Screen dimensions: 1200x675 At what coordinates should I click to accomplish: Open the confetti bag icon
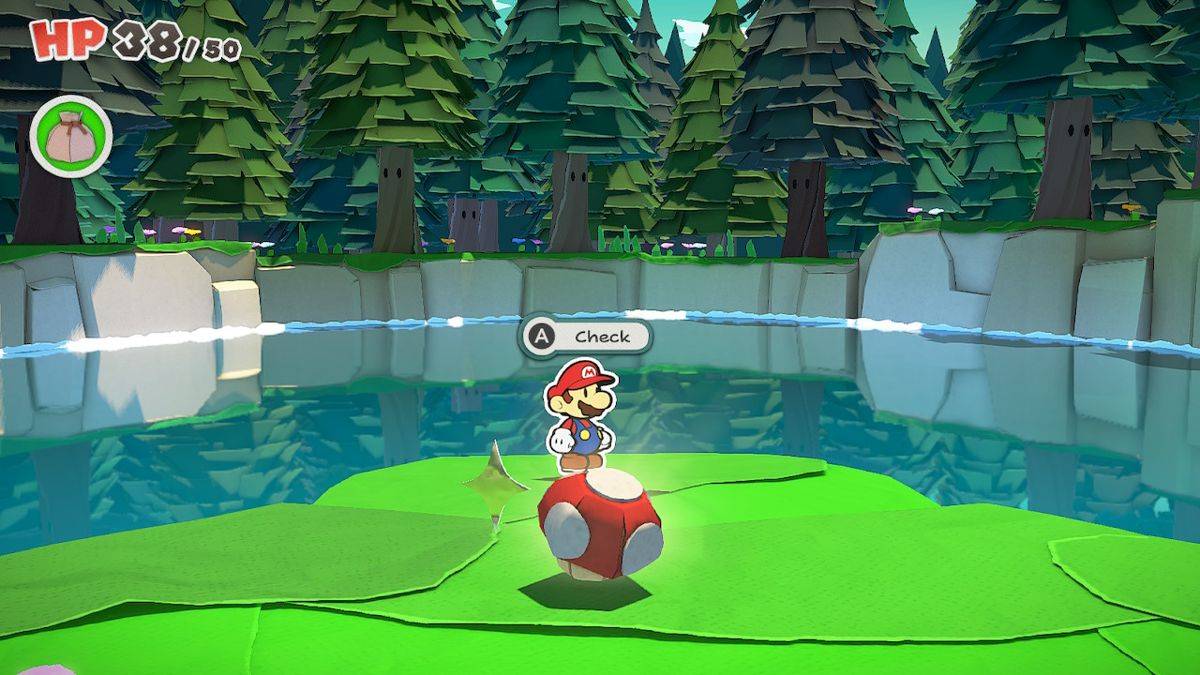pos(71,135)
